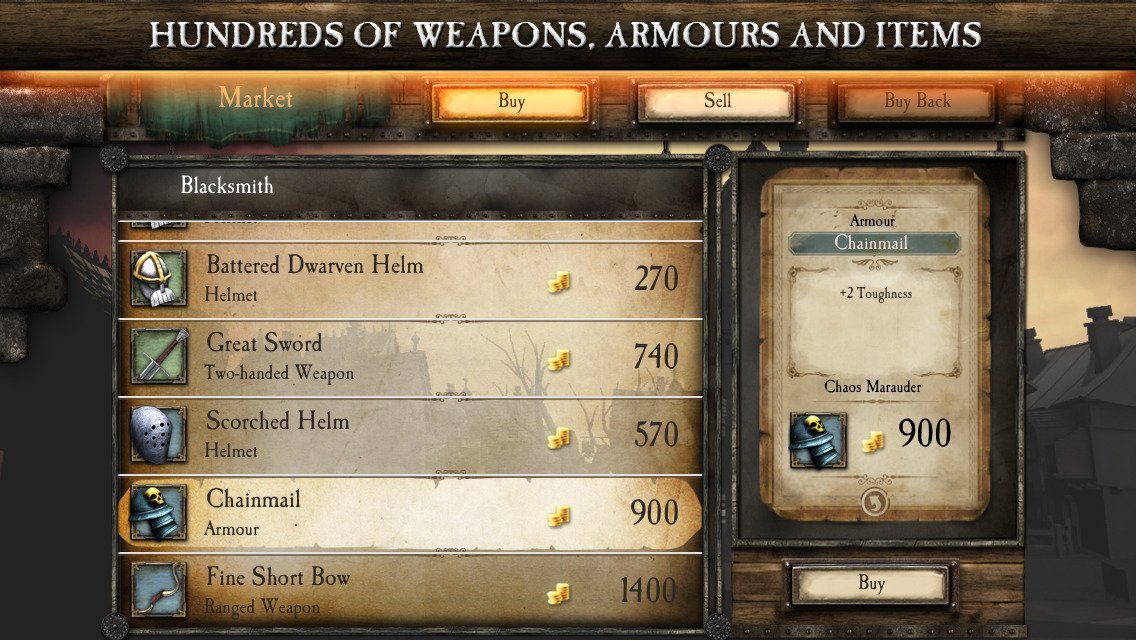Image resolution: width=1136 pixels, height=640 pixels.
Task: Open the Buy Back tab
Action: click(916, 101)
